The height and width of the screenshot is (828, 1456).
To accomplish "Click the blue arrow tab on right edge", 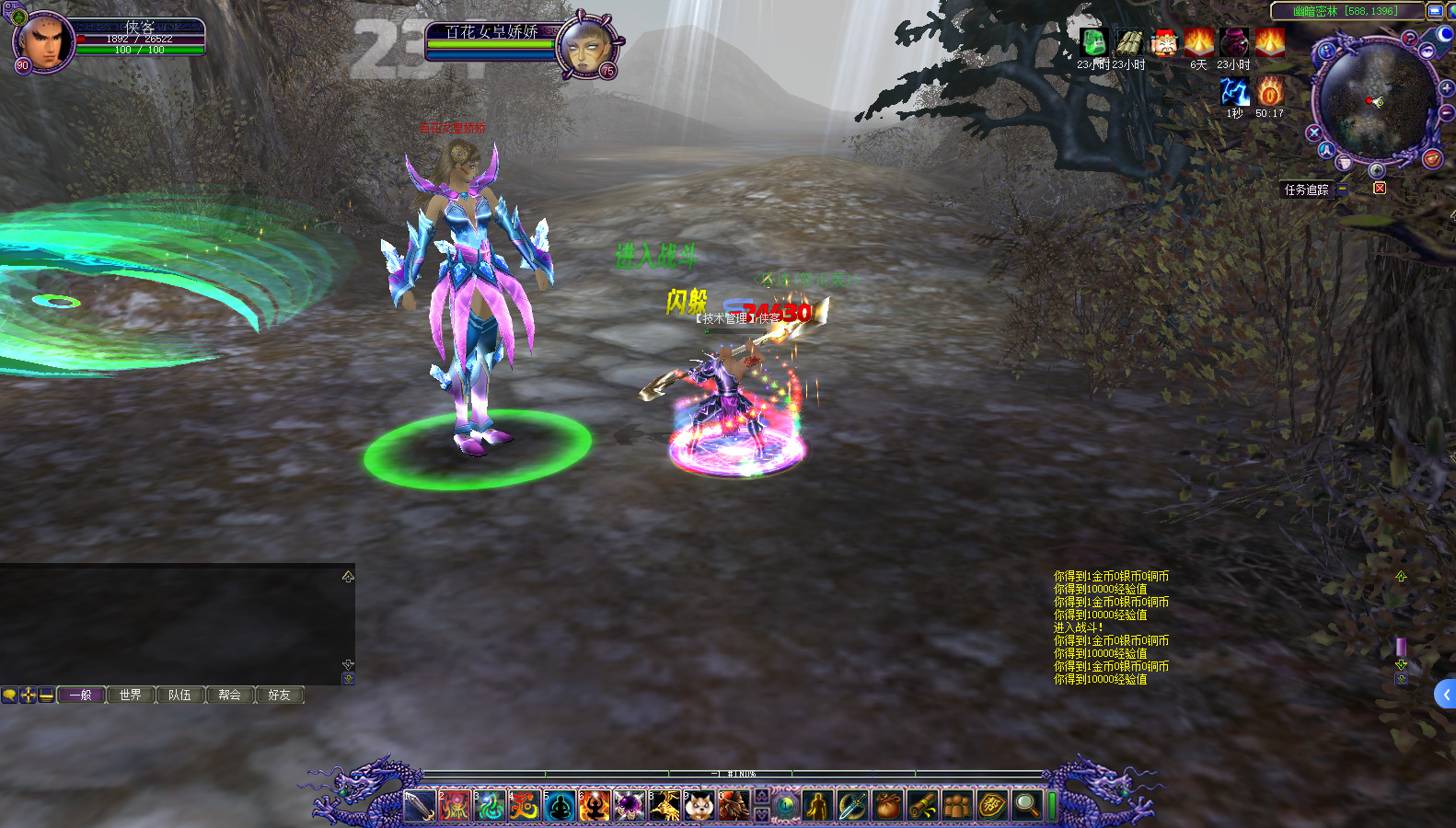I will coord(1446,695).
